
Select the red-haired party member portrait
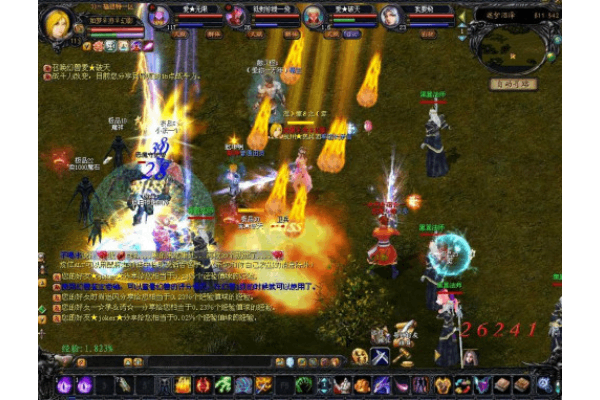pos(235,16)
